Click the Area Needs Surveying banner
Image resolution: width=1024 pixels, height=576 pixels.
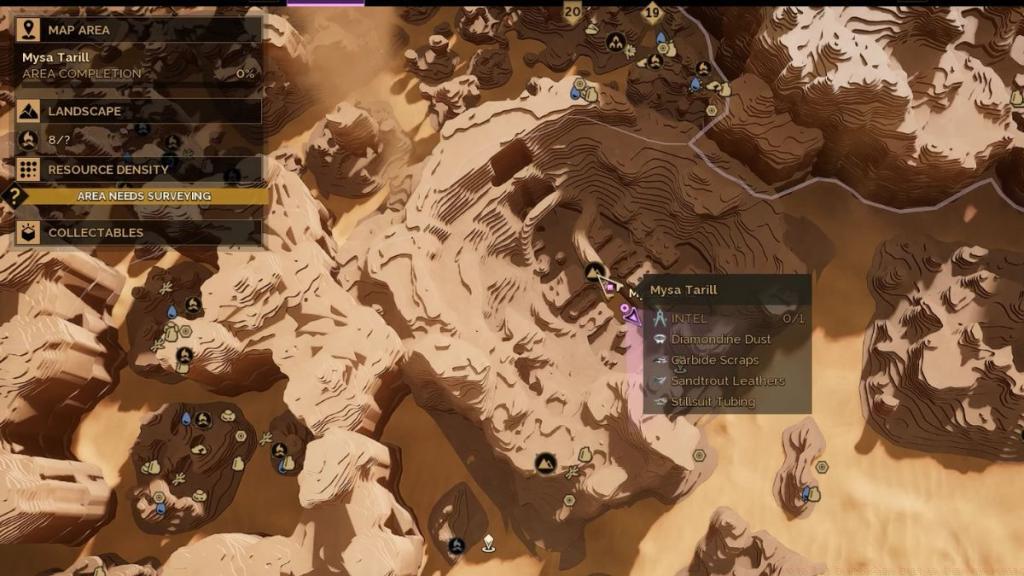tap(144, 196)
